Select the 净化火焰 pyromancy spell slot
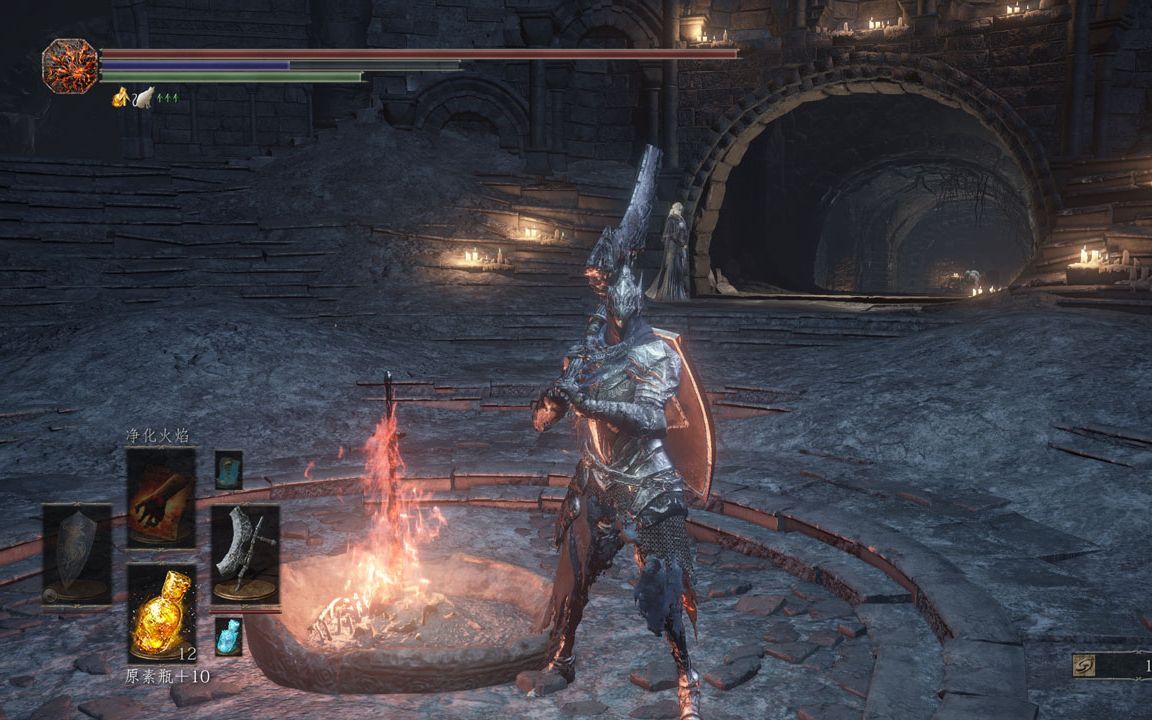This screenshot has width=1152, height=720. (161, 497)
